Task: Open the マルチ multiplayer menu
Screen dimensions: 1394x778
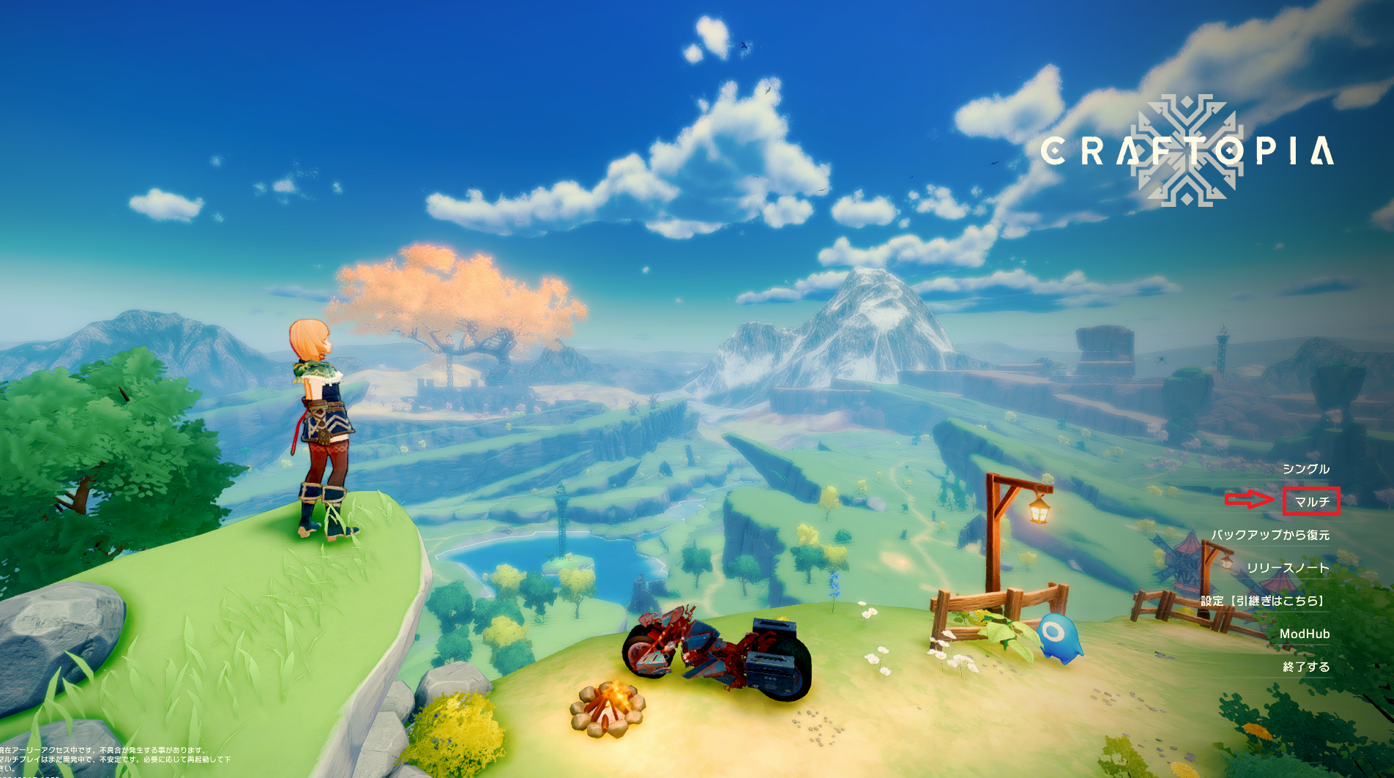Action: point(1311,502)
